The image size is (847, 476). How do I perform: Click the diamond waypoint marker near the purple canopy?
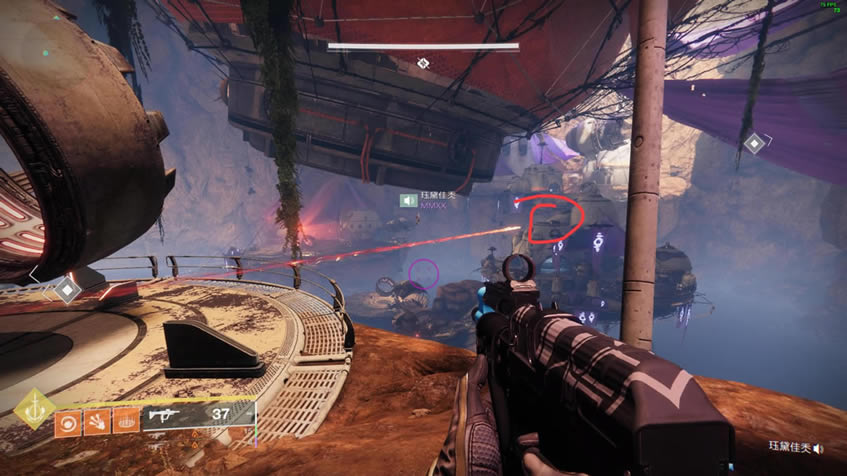pos(755,144)
